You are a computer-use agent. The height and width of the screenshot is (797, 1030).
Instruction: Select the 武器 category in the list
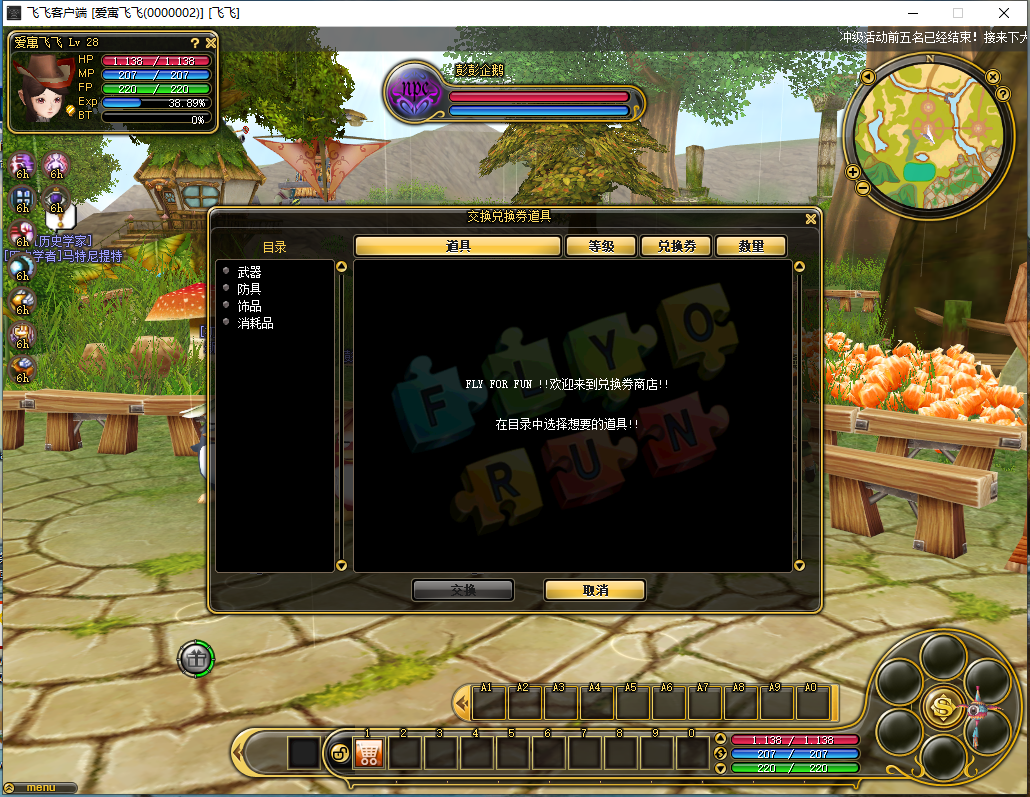pyautogui.click(x=249, y=272)
